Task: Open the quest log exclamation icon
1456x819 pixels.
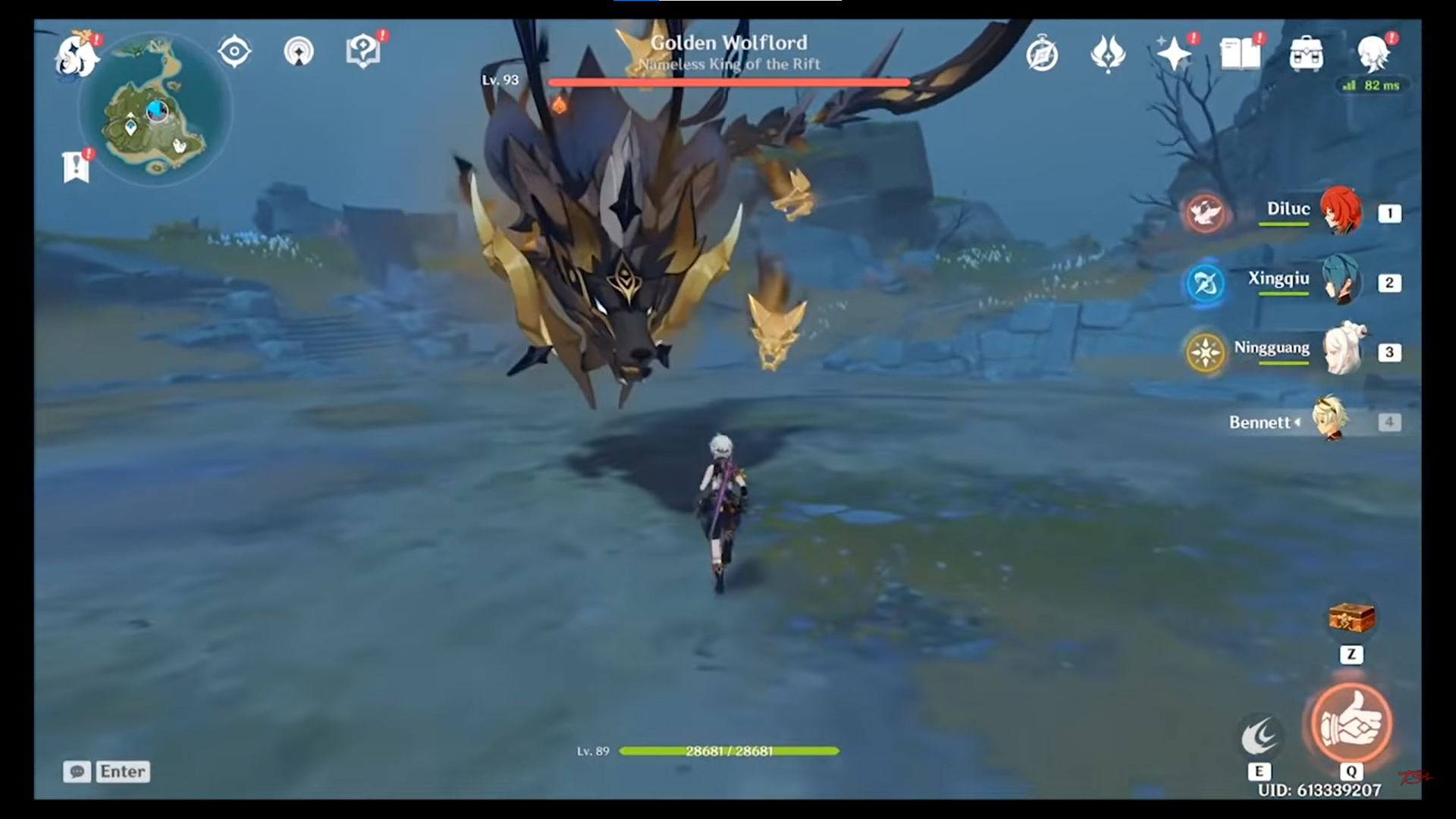Action: click(77, 165)
